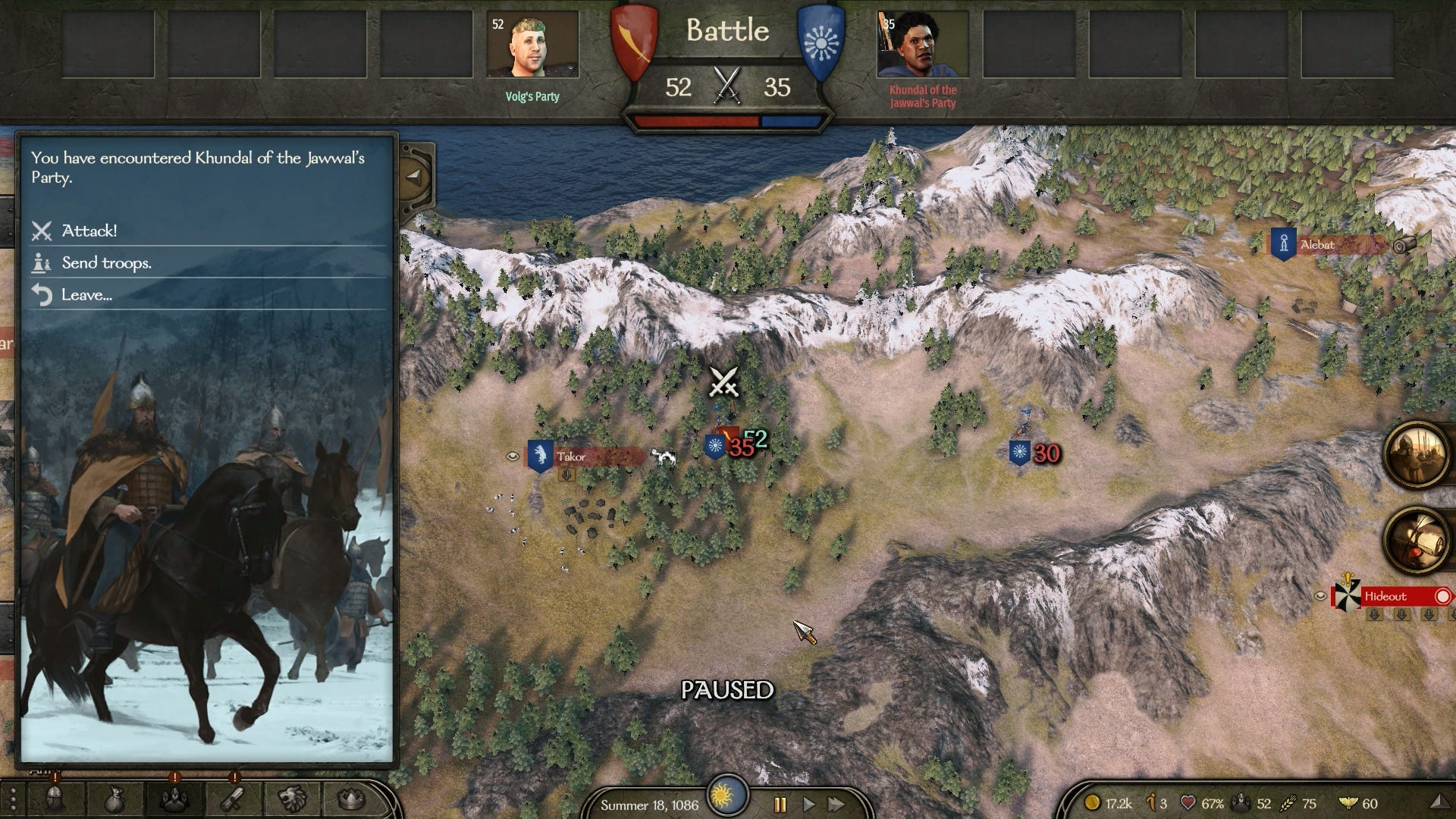This screenshot has width=1456, height=819.
Task: Expand the info bar triangle arrow
Action: tap(1437, 802)
